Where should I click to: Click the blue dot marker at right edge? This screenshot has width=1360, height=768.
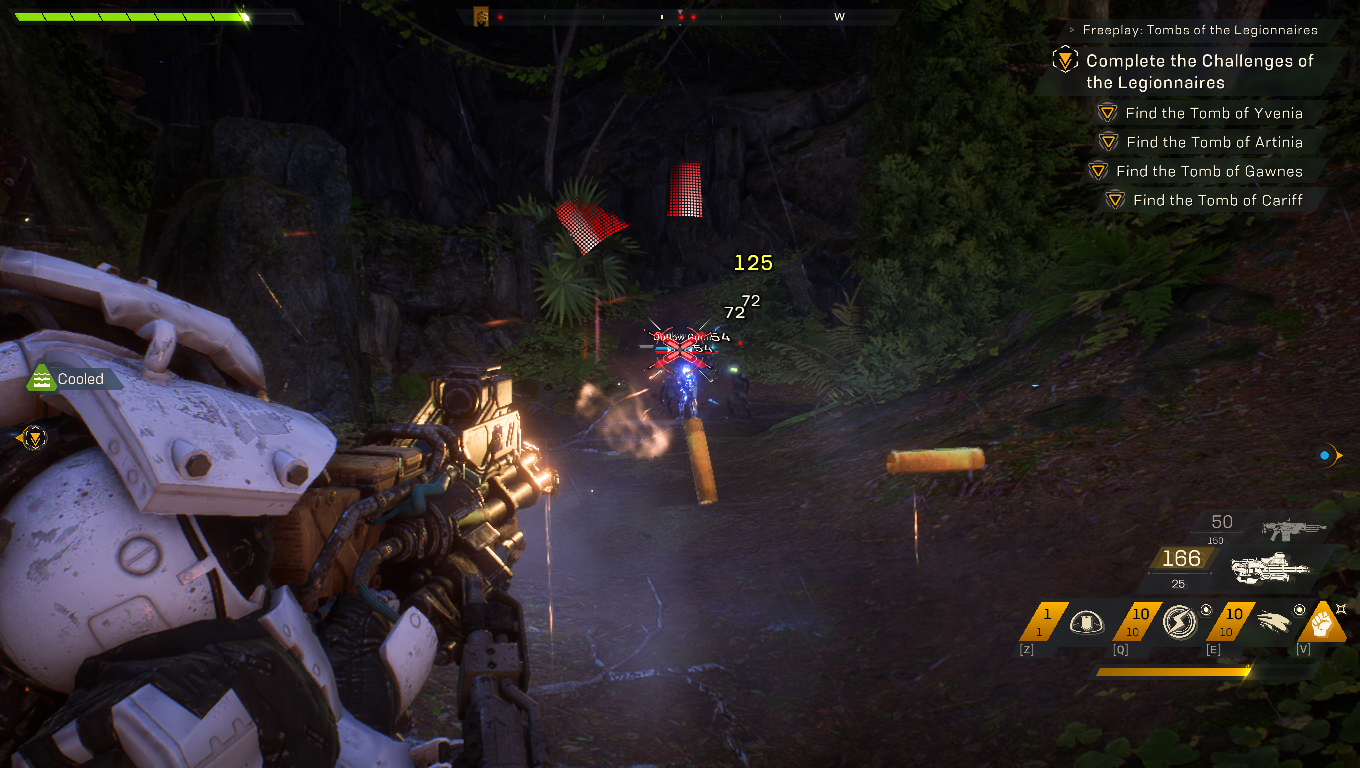coord(1325,456)
